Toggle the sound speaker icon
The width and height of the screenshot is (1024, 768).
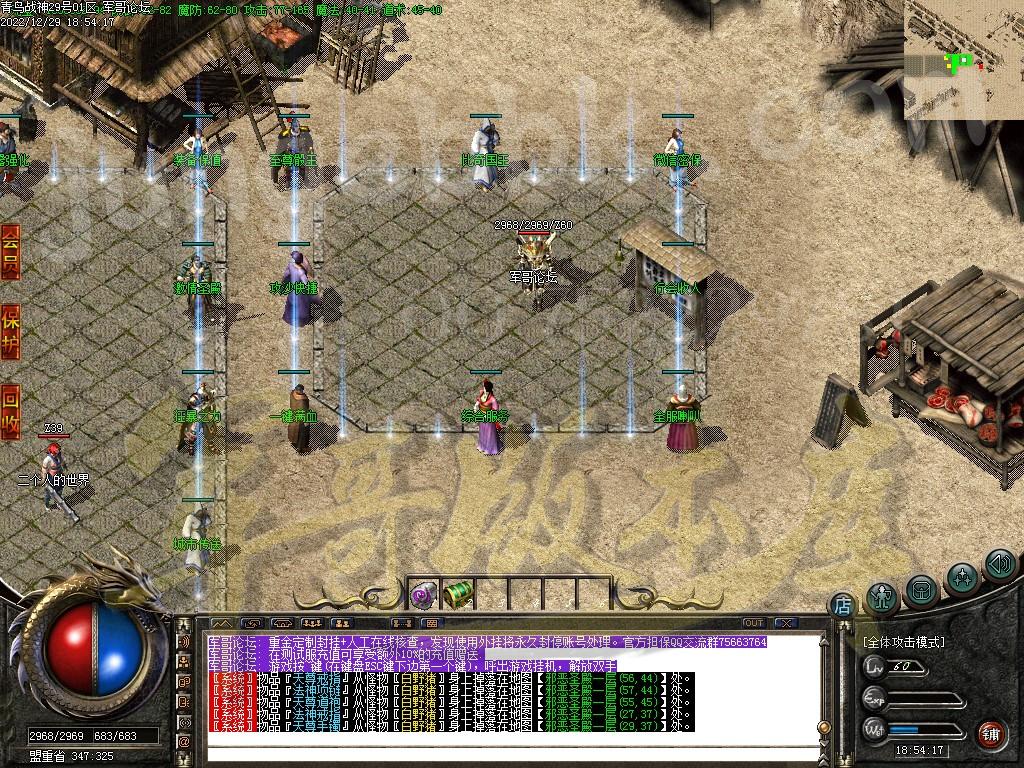999,565
